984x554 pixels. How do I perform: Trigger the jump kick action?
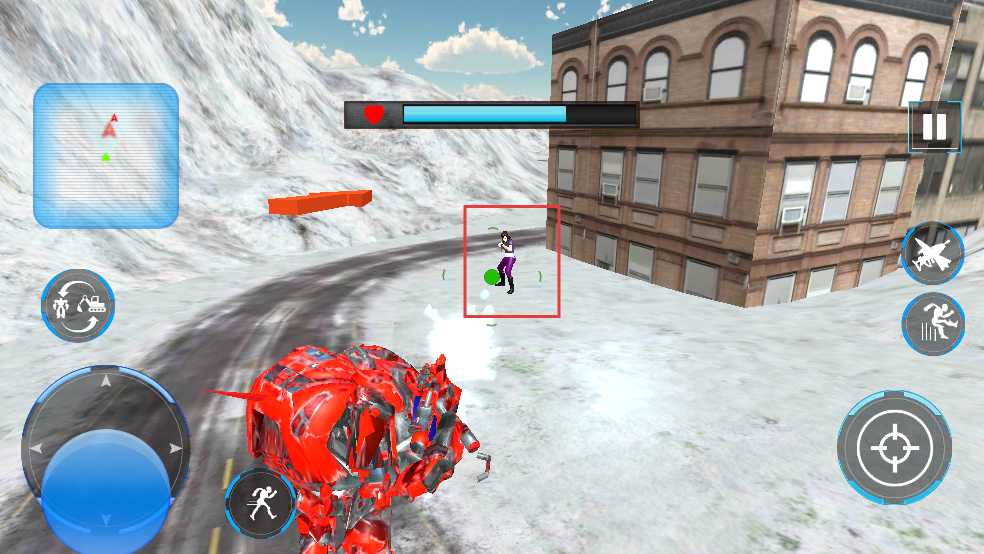click(932, 325)
